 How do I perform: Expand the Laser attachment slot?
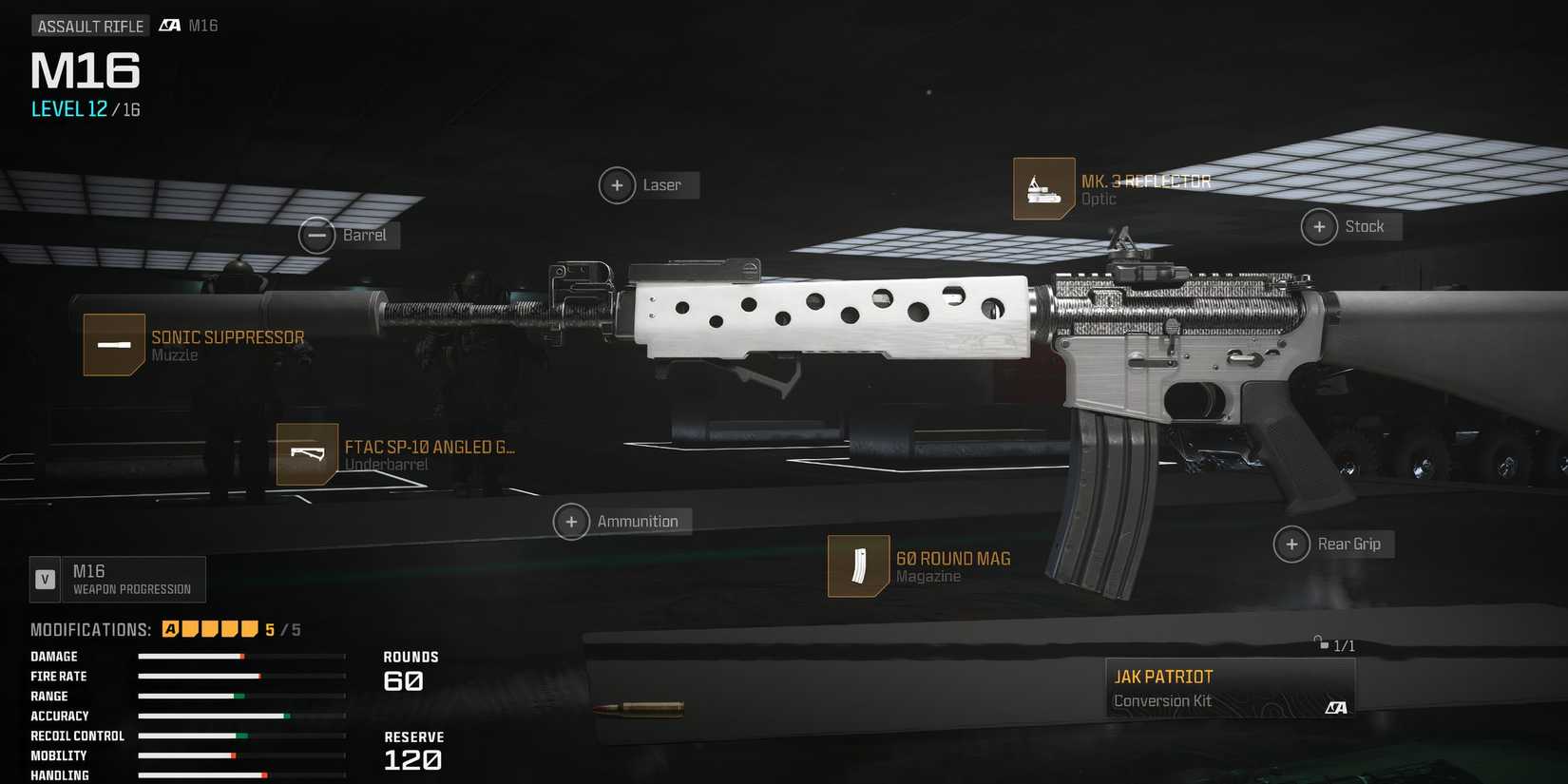click(617, 185)
